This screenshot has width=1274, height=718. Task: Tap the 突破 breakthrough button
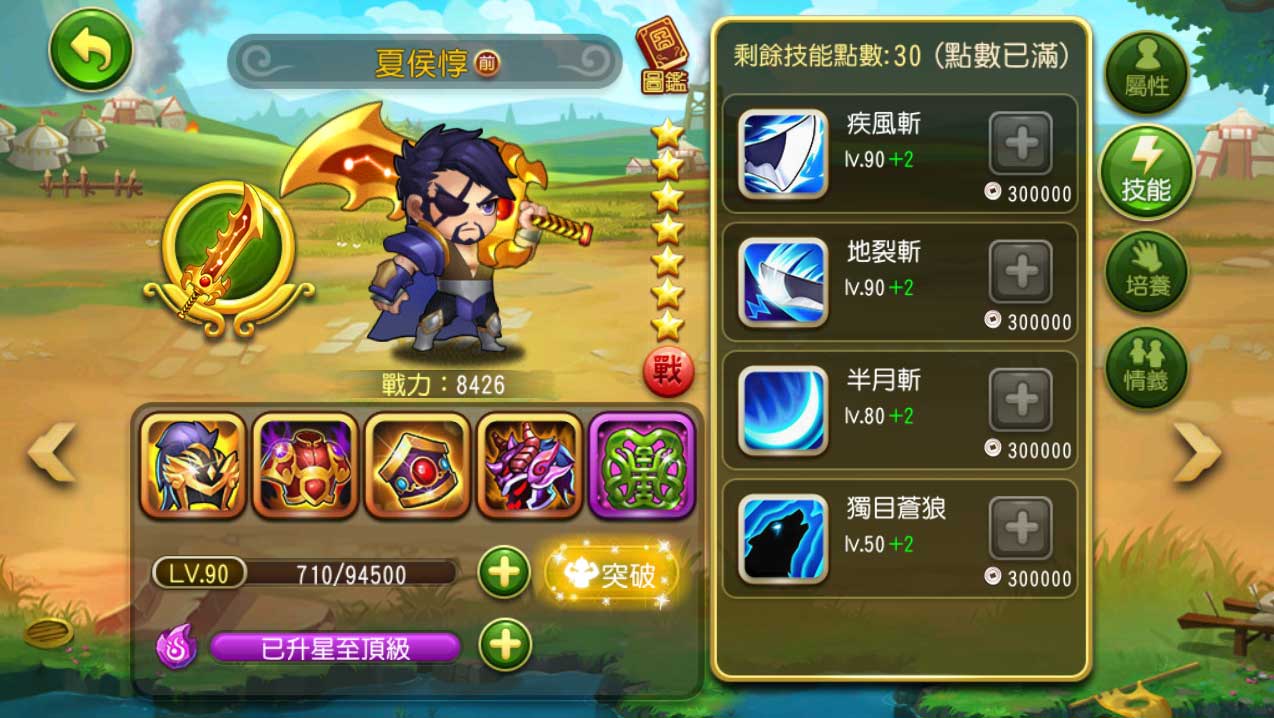click(612, 575)
